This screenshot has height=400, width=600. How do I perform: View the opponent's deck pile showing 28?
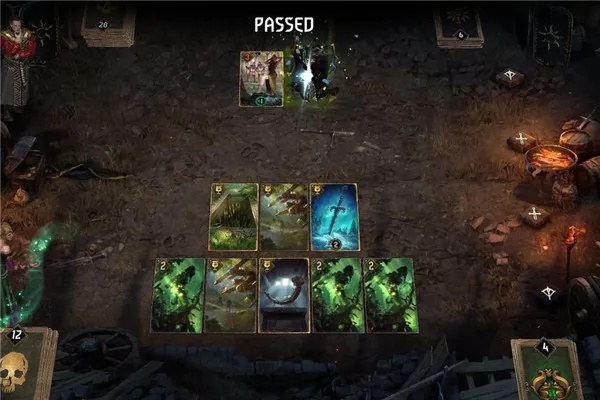(x=108, y=24)
